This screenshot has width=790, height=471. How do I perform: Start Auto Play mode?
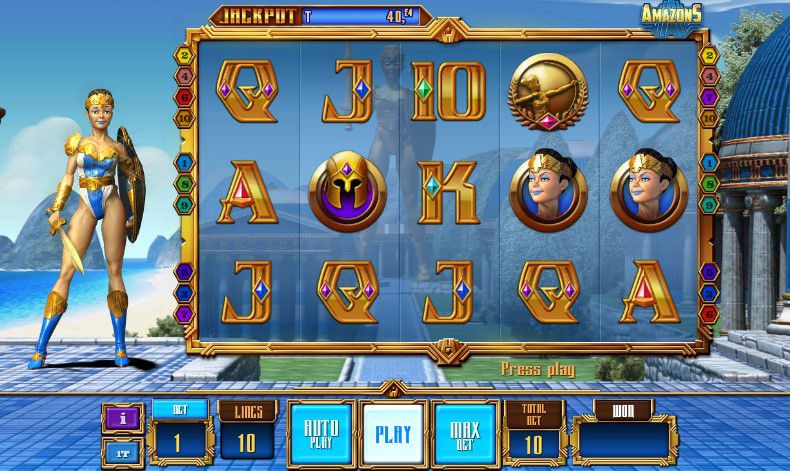pyautogui.click(x=320, y=435)
